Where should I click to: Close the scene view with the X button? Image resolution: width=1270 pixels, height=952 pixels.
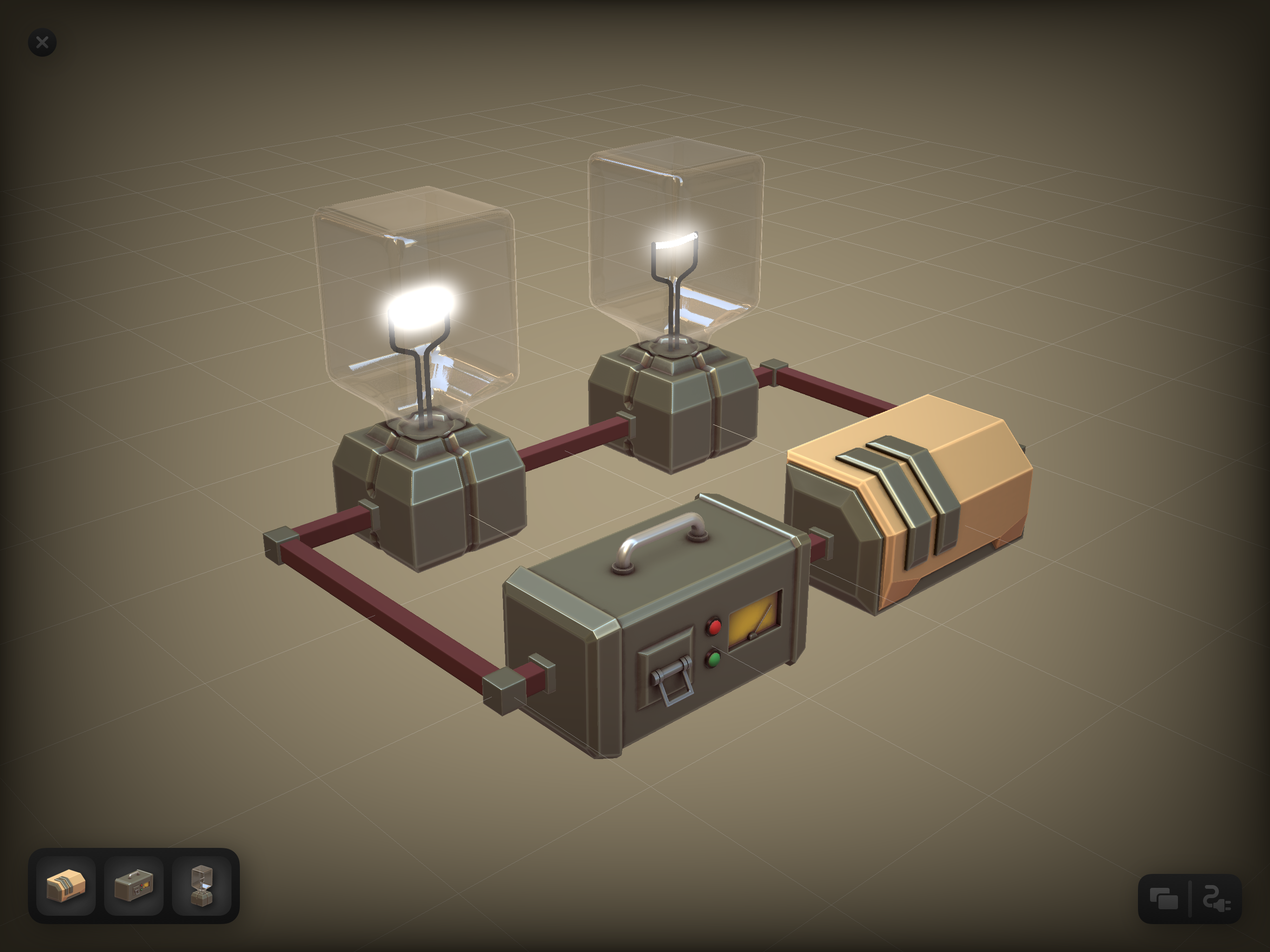pos(41,42)
